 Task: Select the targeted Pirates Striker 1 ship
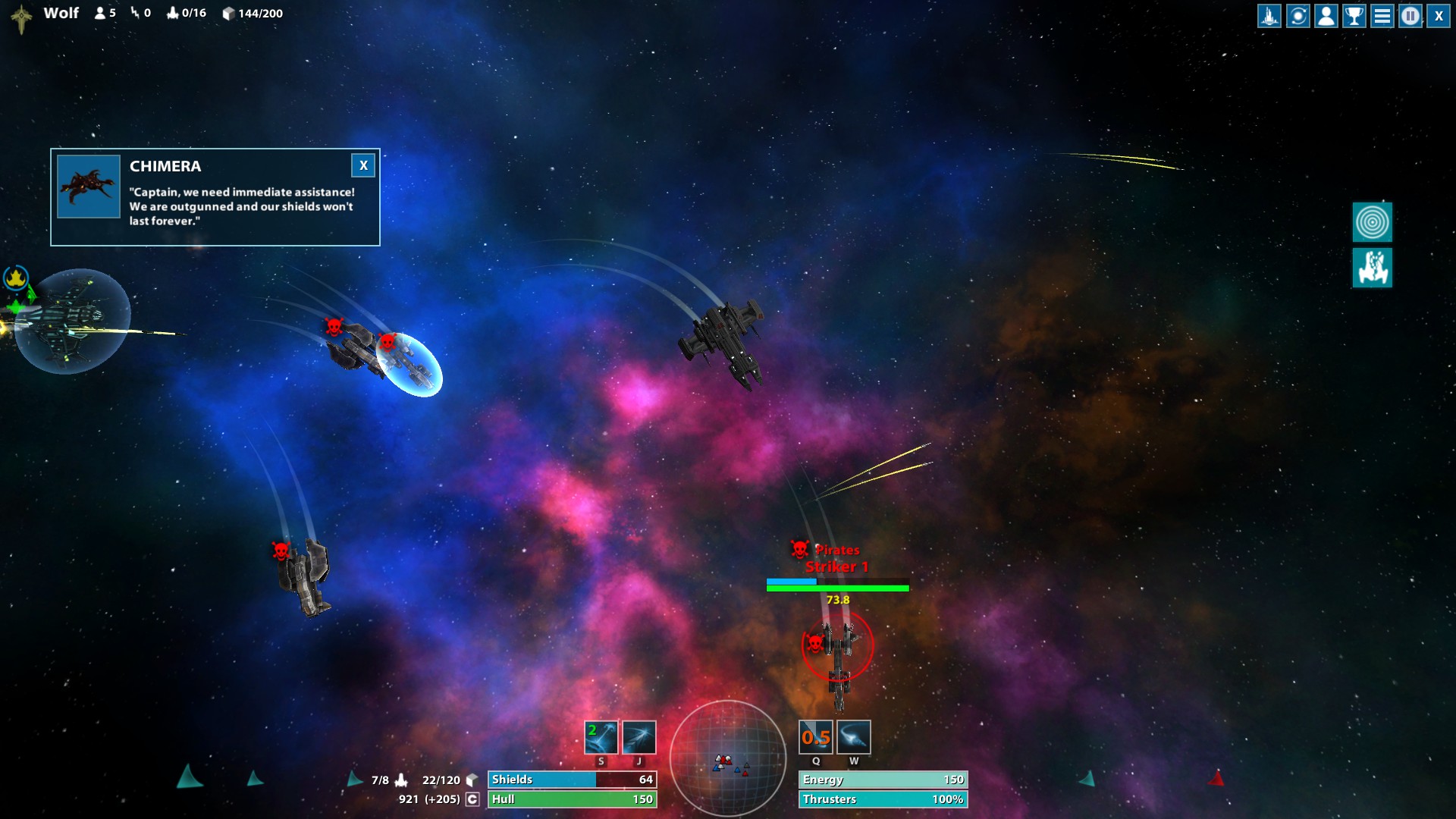[838, 648]
